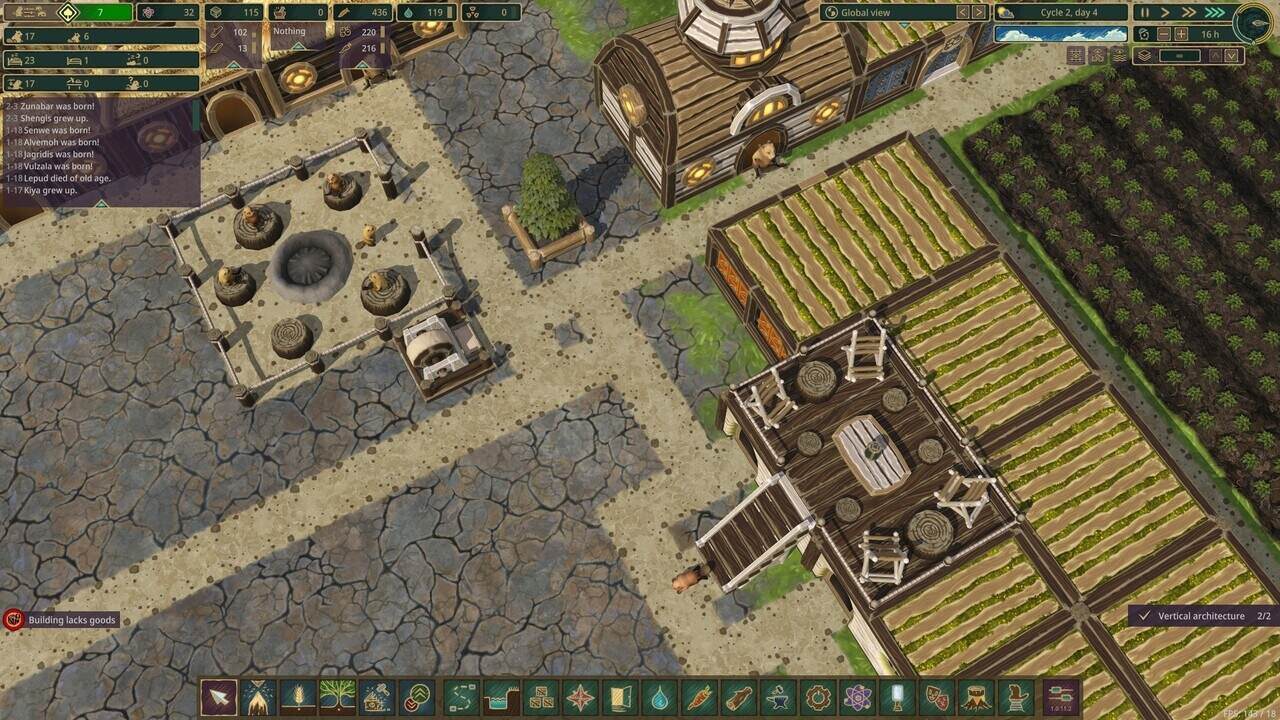The image size is (1280, 720).
Task: Collapse the event log panel
Action: click(x=100, y=203)
